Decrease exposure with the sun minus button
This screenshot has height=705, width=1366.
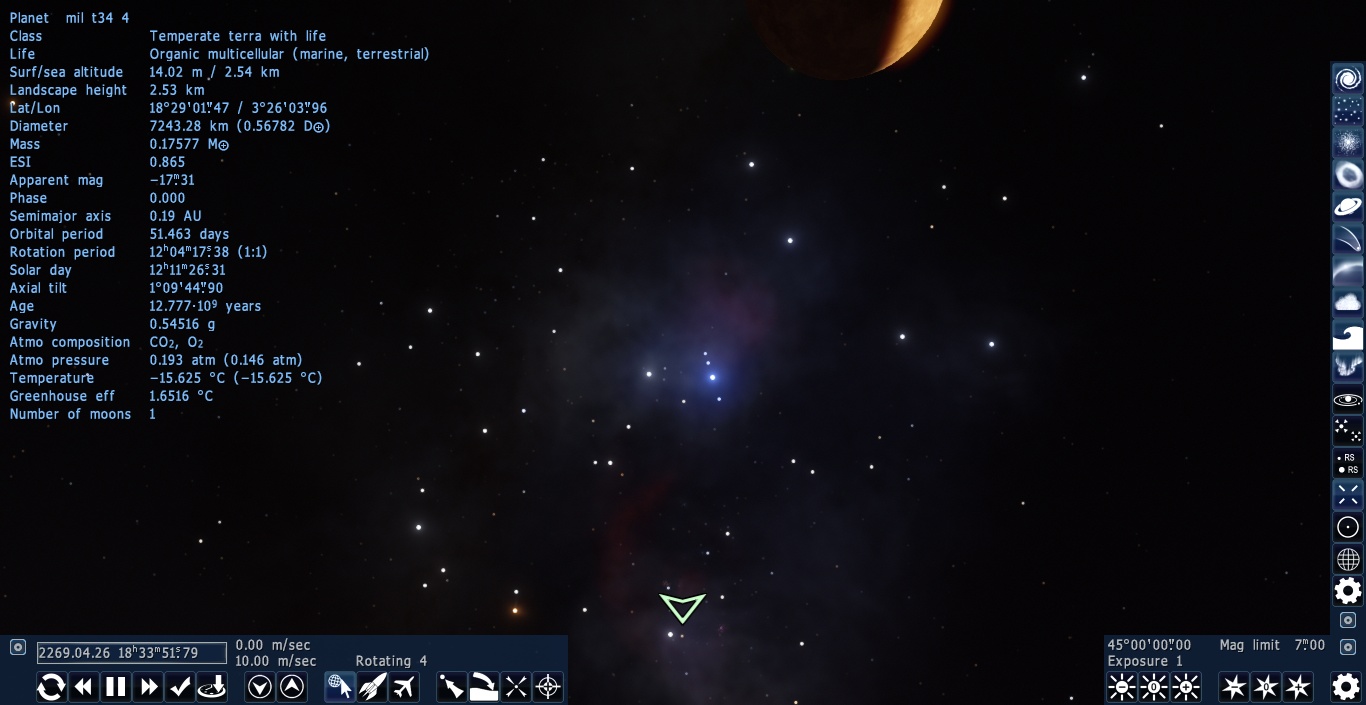coord(1122,687)
